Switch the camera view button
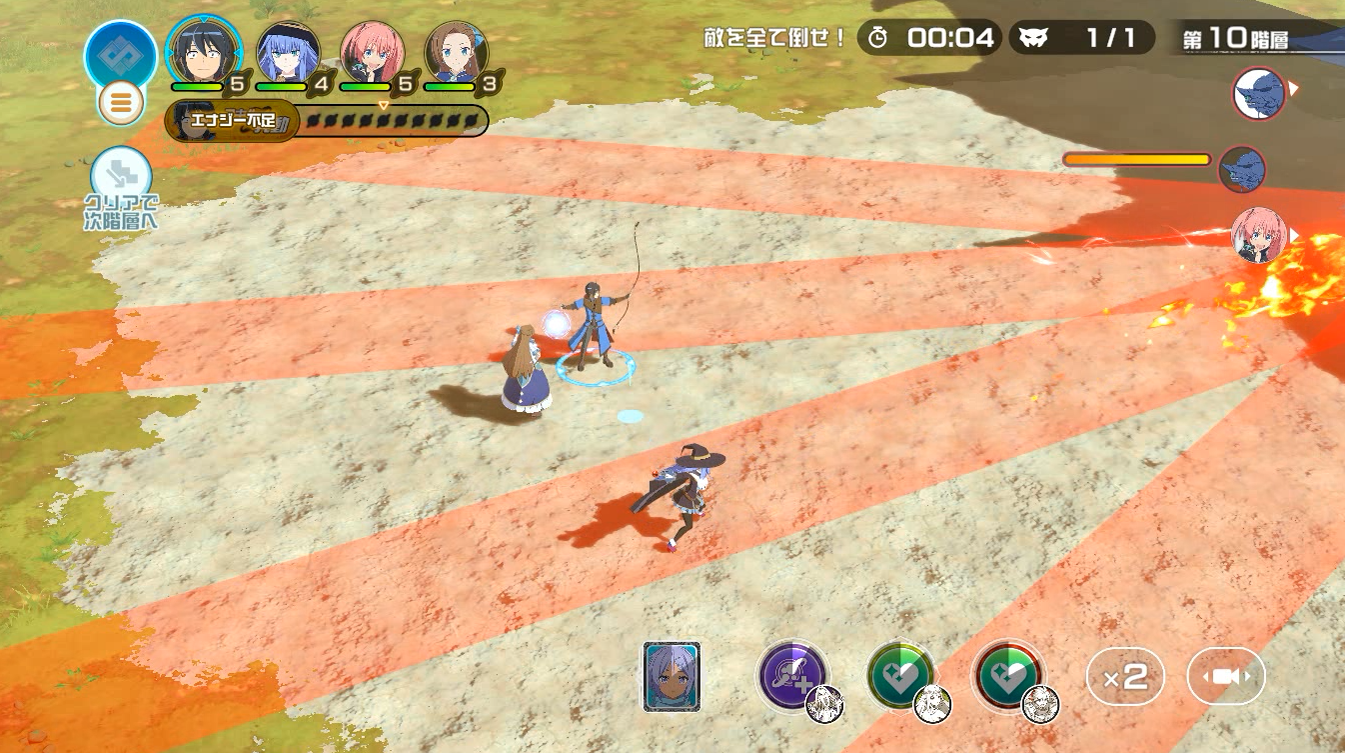The height and width of the screenshot is (753, 1345). point(1226,677)
